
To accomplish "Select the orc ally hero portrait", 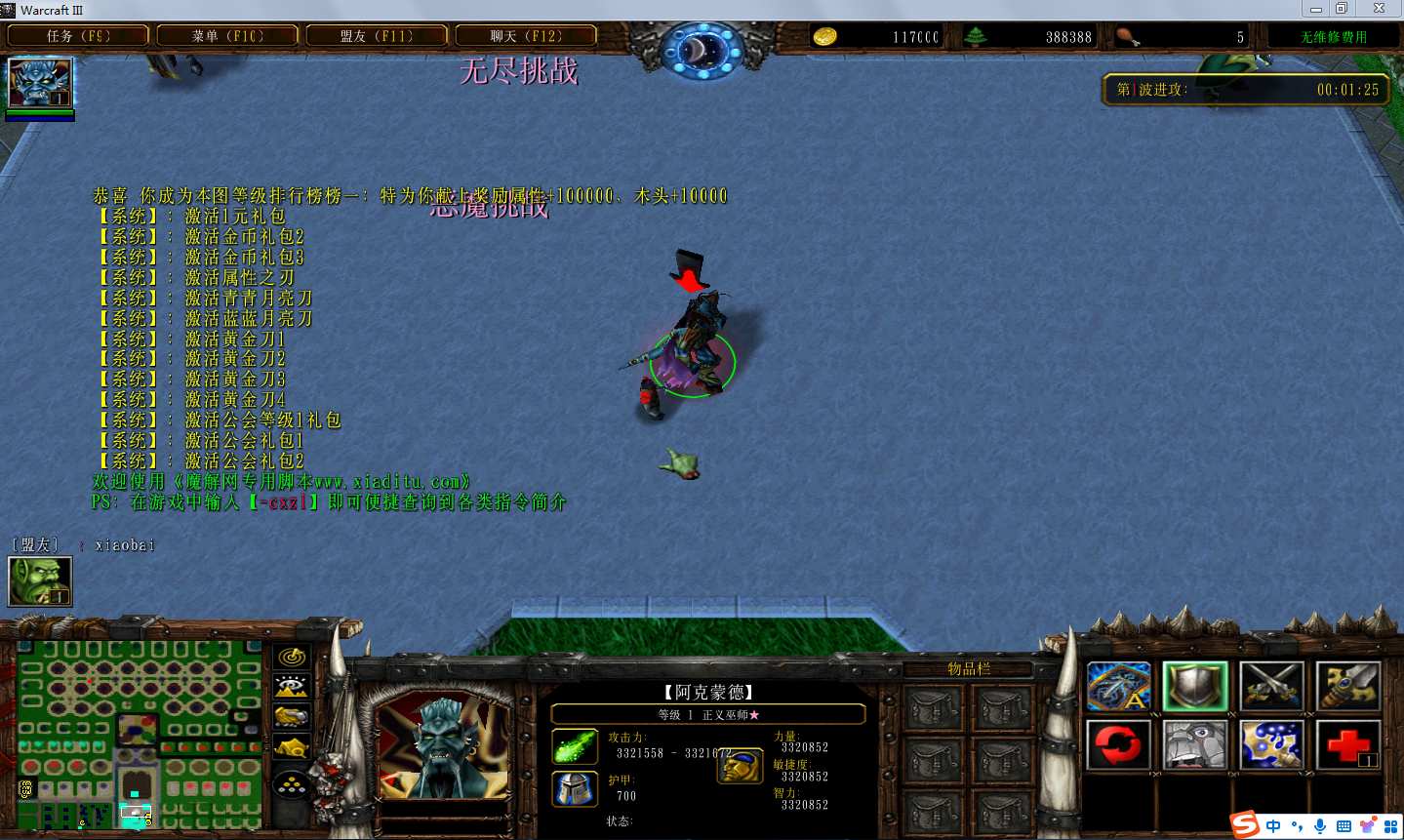I will pos(40,581).
